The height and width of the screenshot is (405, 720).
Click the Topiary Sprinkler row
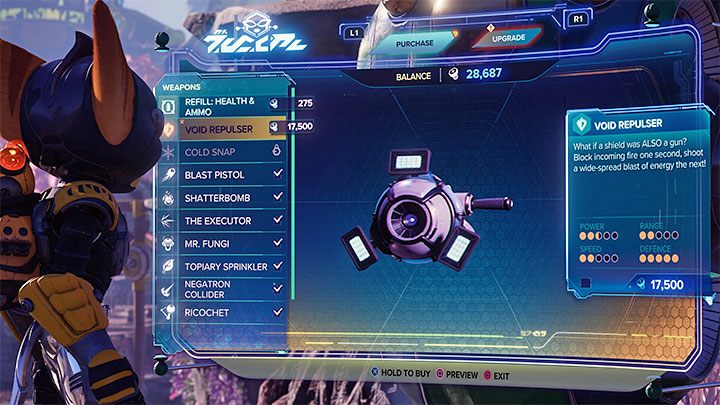coord(223,267)
